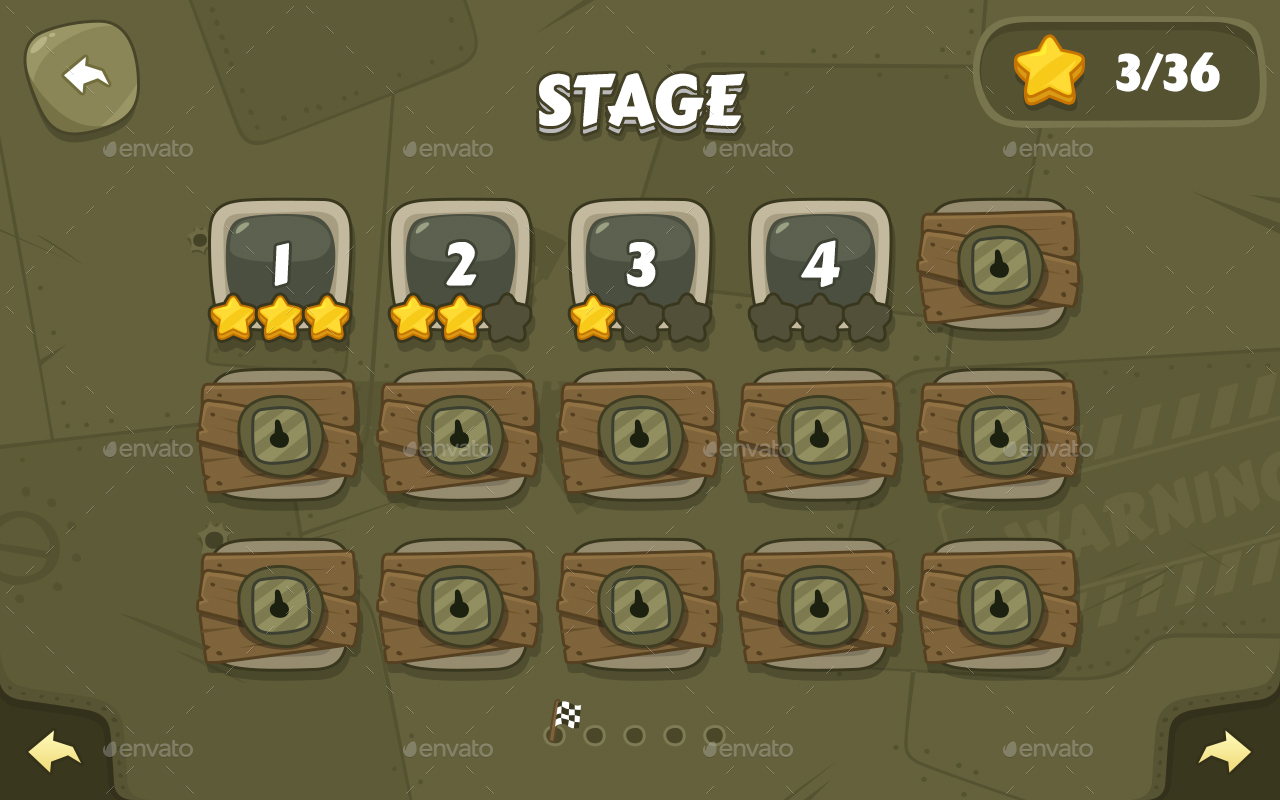This screenshot has width=1280, height=800.
Task: Select the last page dot
Action: (715, 735)
